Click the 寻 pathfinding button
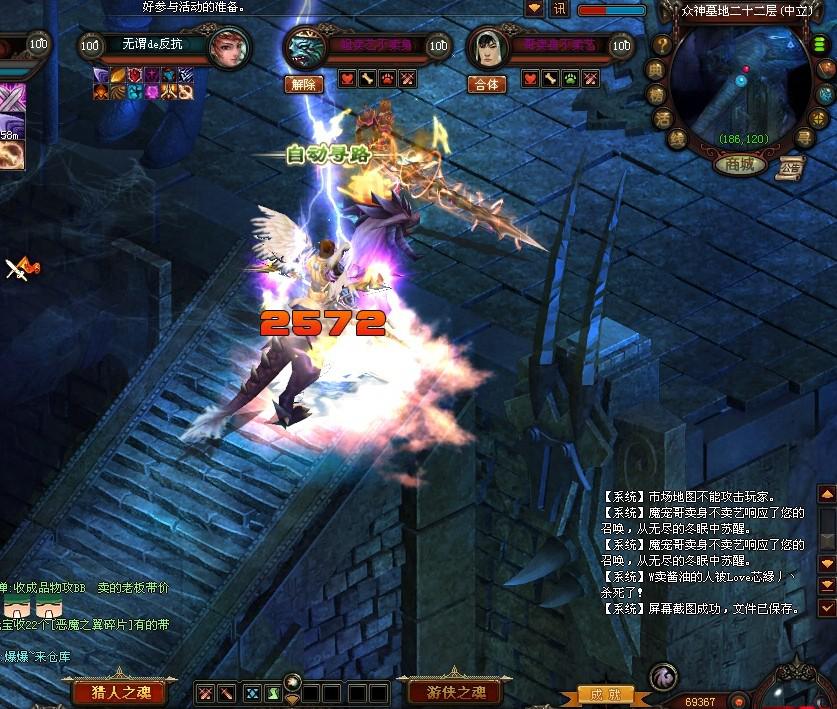 (x=805, y=138)
